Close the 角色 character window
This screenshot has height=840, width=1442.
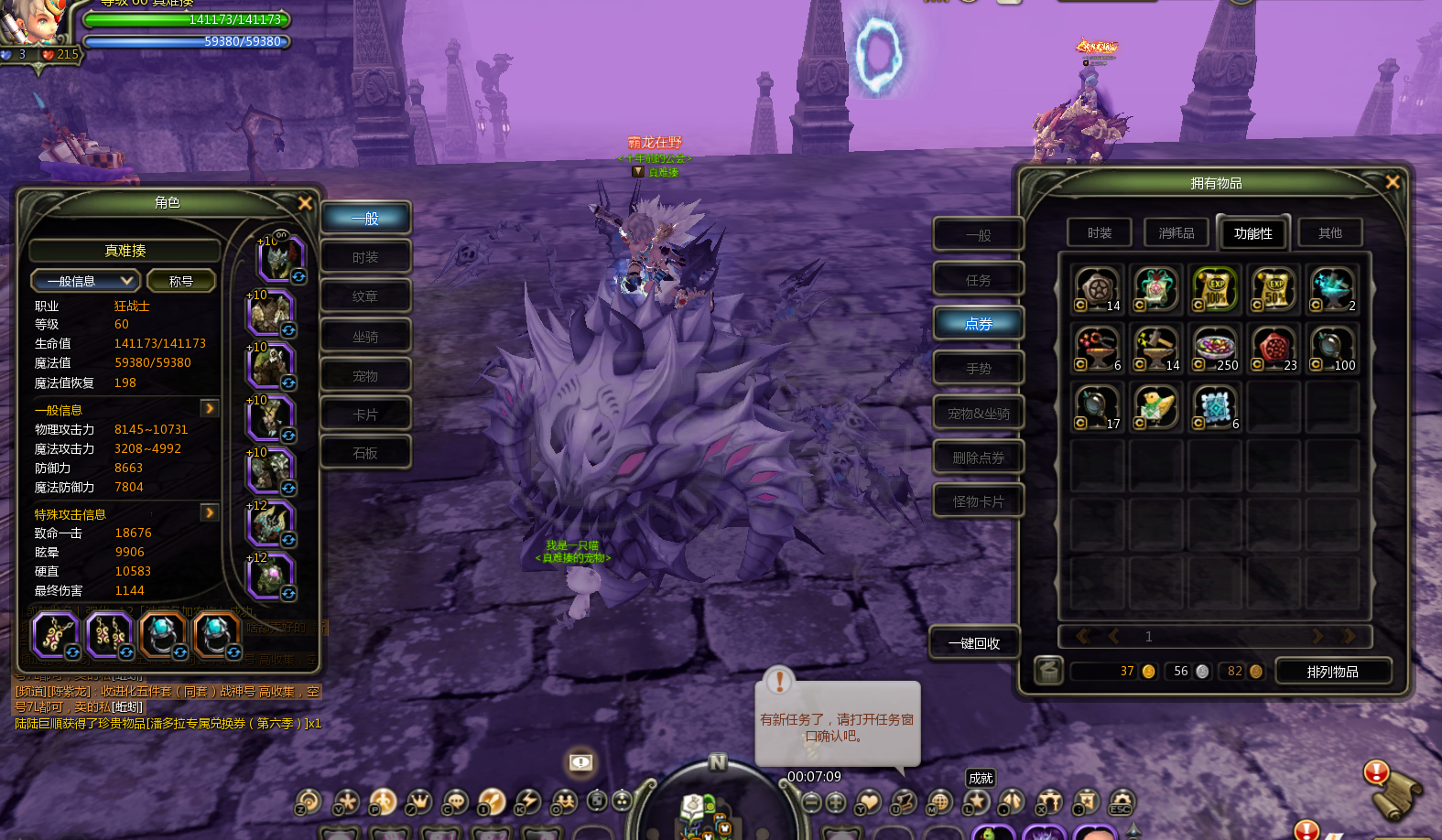[x=305, y=203]
